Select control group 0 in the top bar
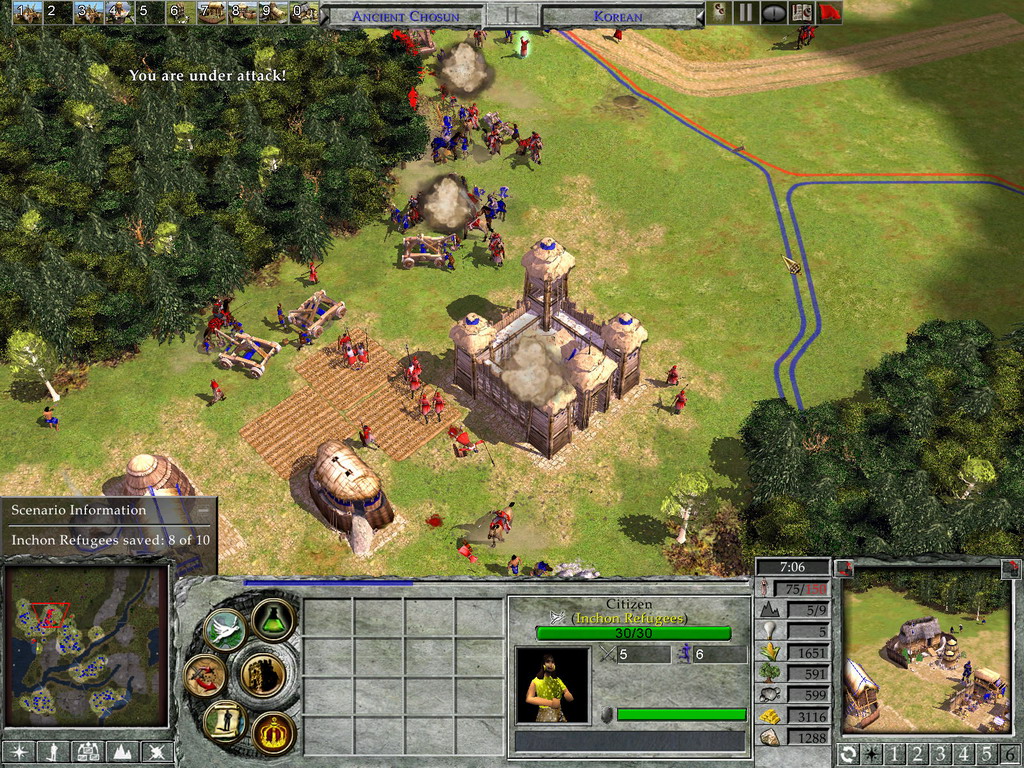 pyautogui.click(x=304, y=12)
